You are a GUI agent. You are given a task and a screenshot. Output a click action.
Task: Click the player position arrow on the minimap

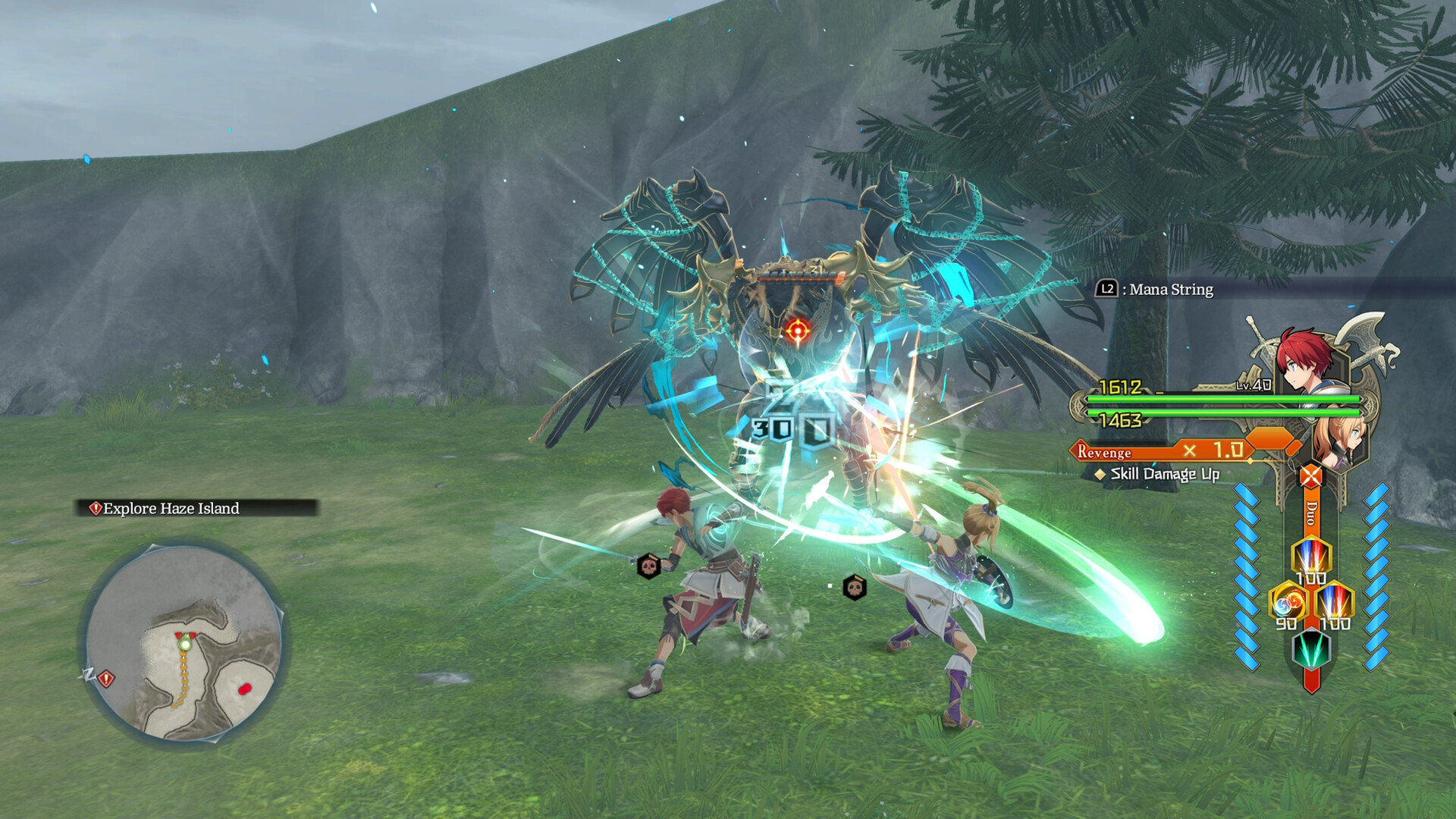pyautogui.click(x=185, y=643)
